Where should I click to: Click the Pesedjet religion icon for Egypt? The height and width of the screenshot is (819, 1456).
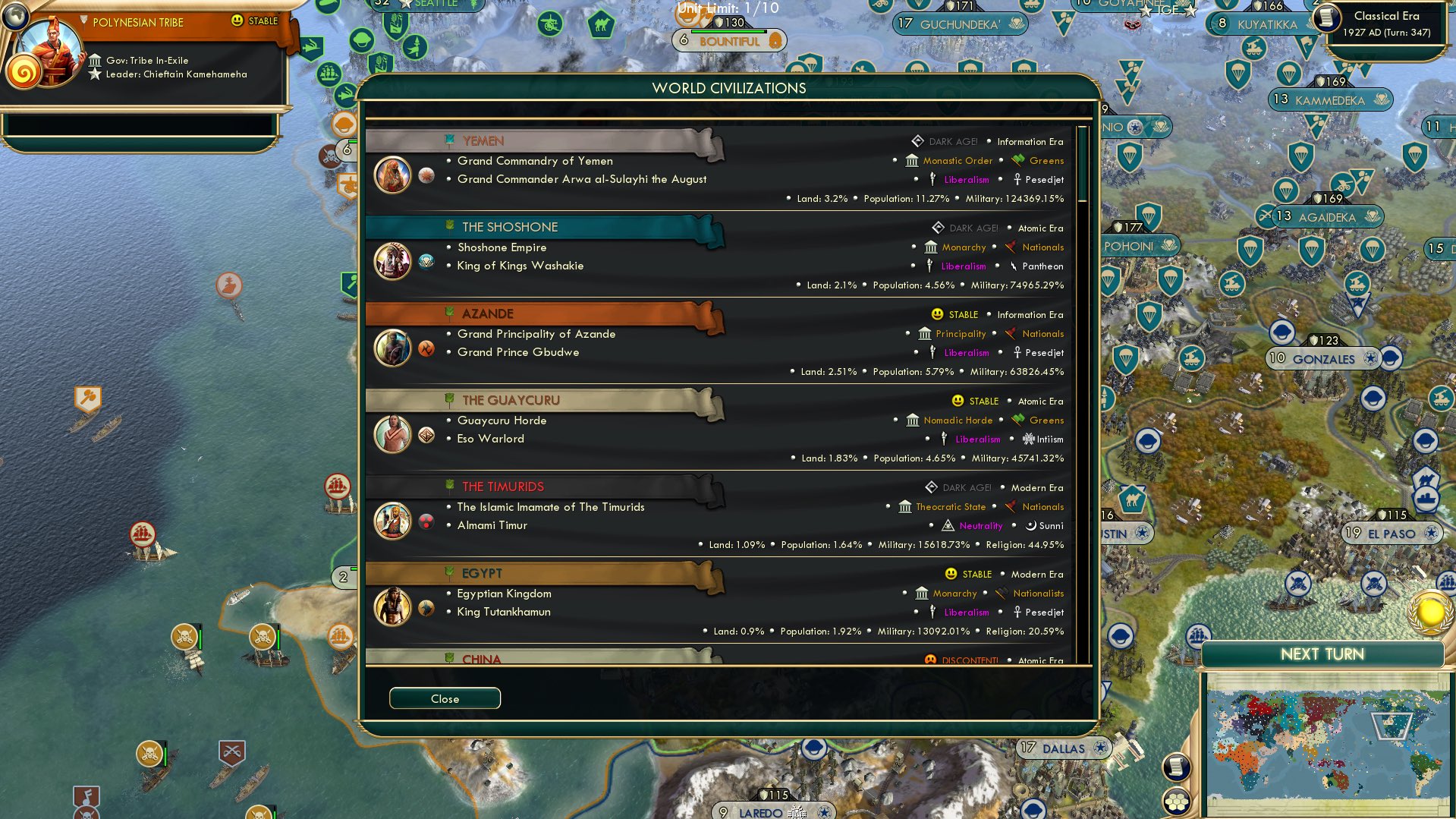tap(1016, 613)
